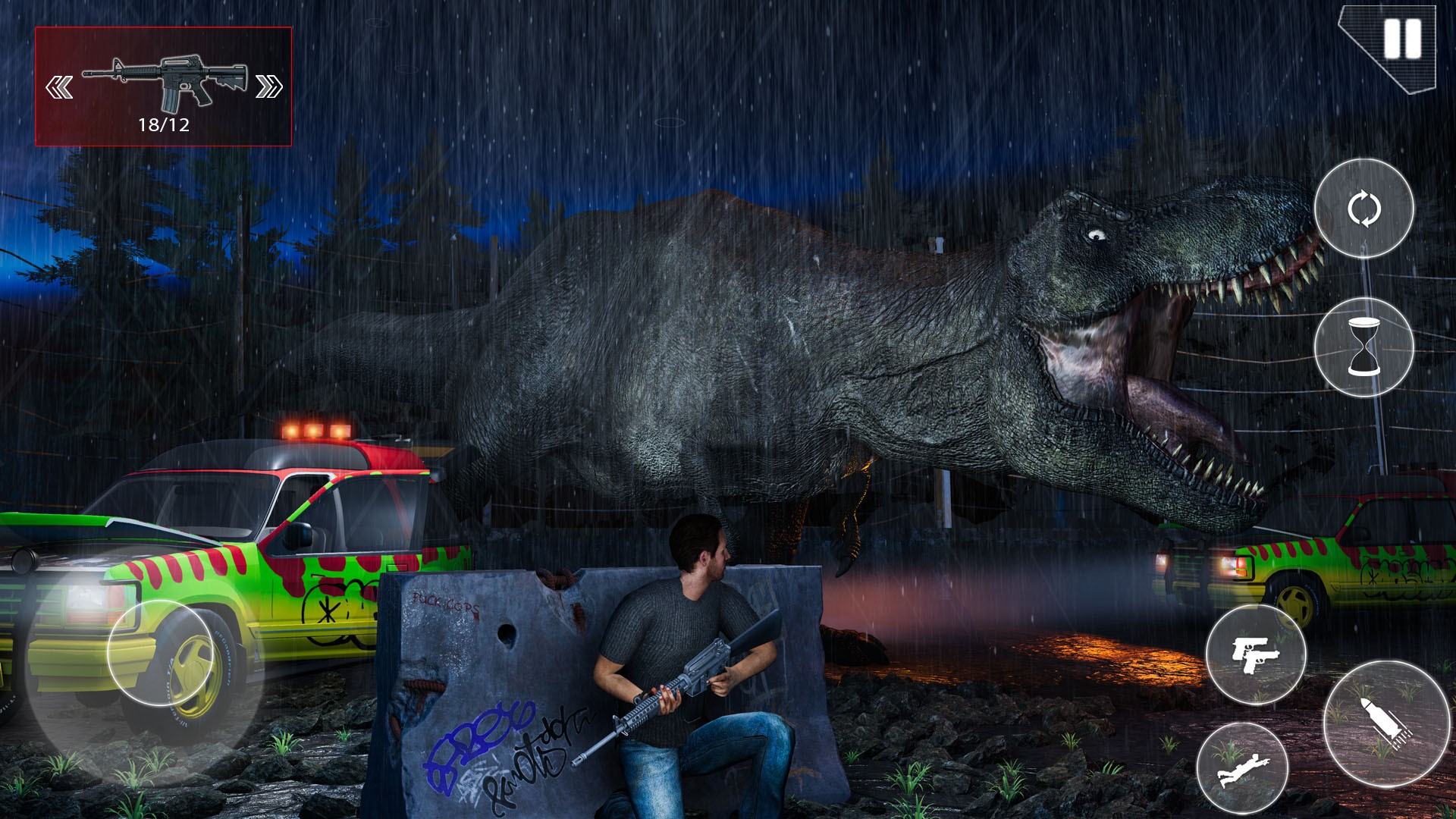Click the left double-arrow to switch weapons

(59, 86)
